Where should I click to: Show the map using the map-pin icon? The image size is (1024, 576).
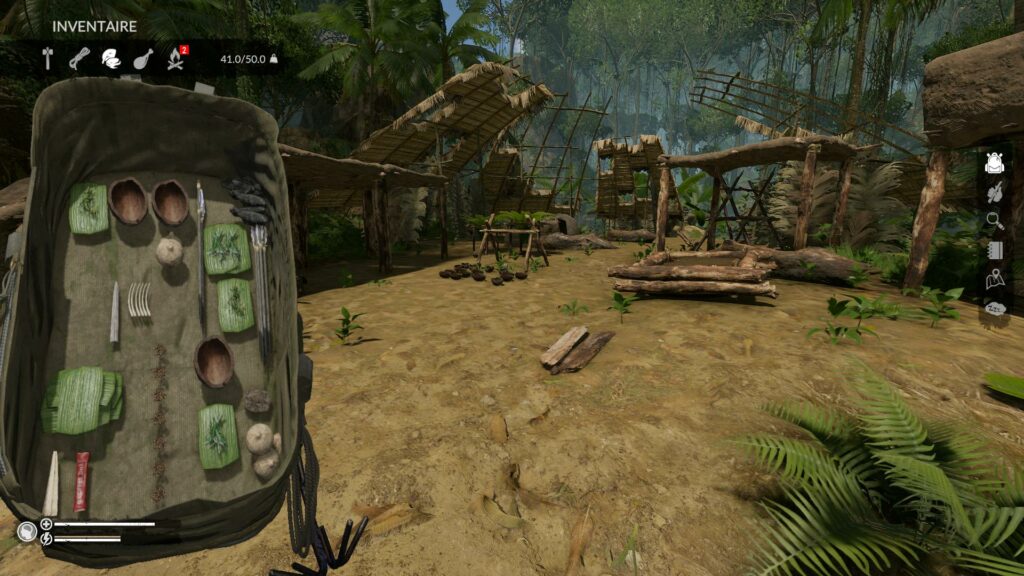click(994, 280)
